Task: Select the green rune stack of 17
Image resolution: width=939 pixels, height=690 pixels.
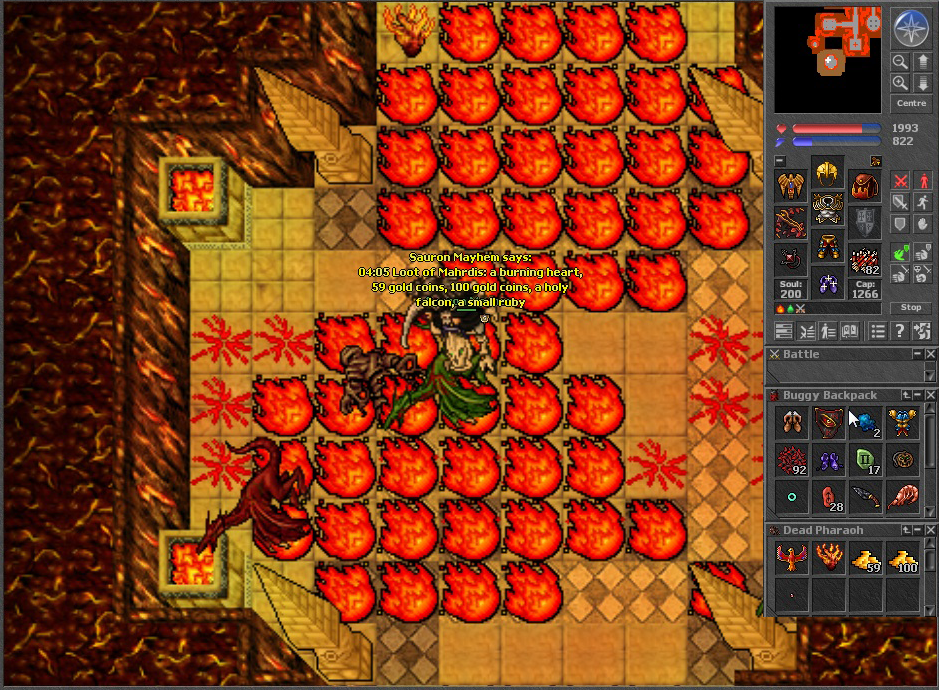Action: click(865, 460)
